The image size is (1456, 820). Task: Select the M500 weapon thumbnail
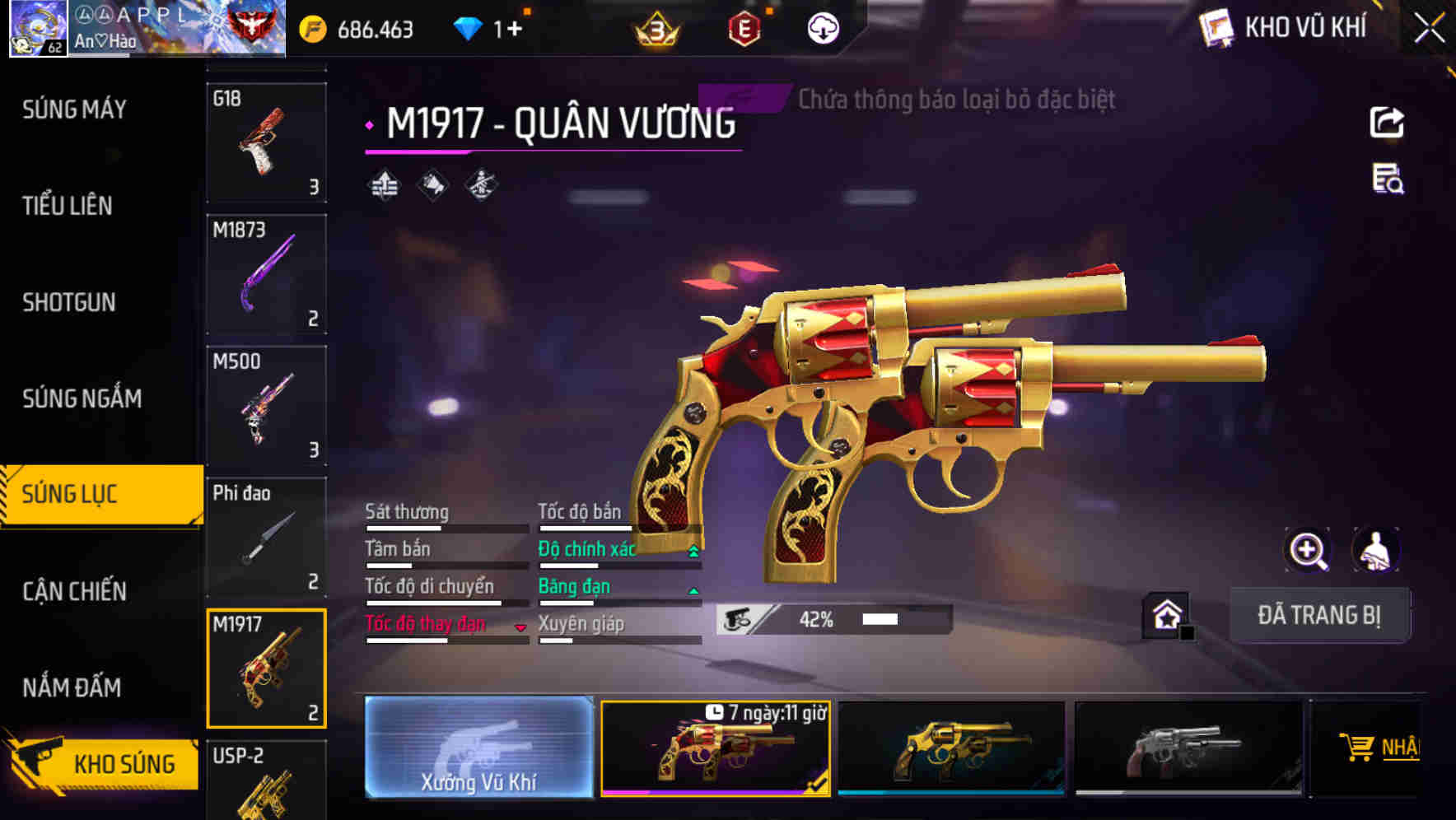pyautogui.click(x=267, y=406)
